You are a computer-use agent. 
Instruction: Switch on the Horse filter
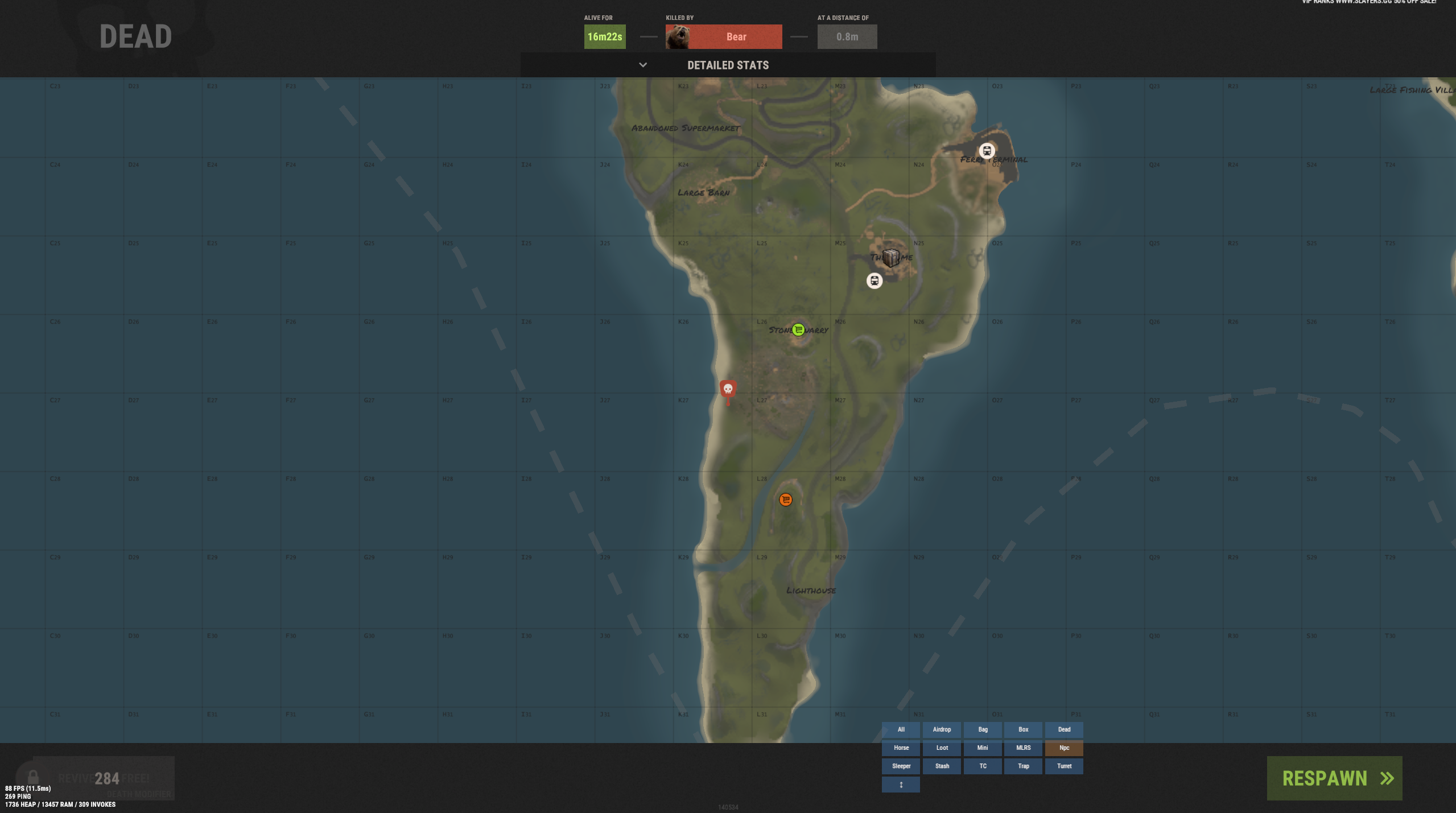pyautogui.click(x=901, y=748)
